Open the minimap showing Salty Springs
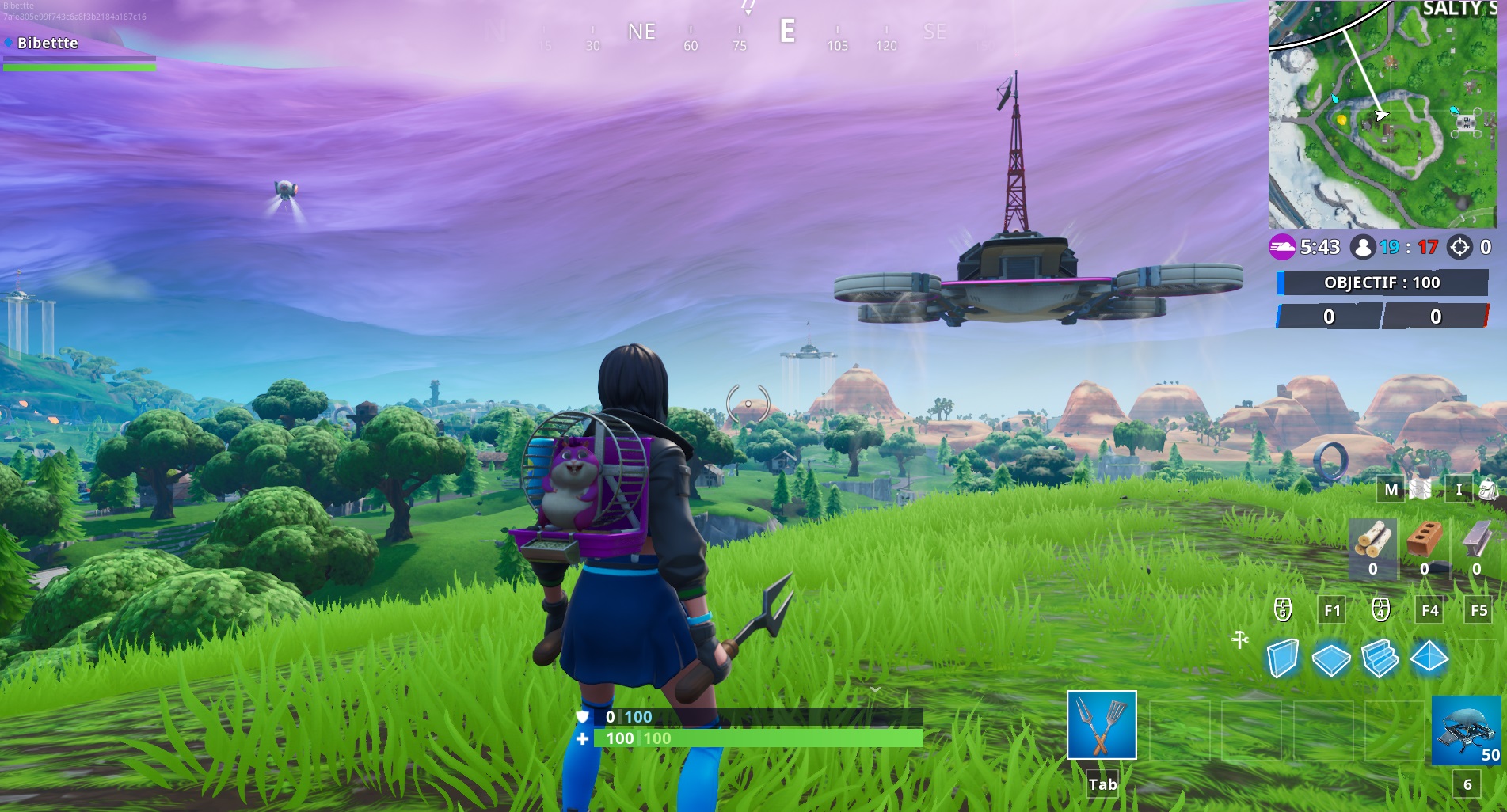The width and height of the screenshot is (1507, 812). 1386,111
